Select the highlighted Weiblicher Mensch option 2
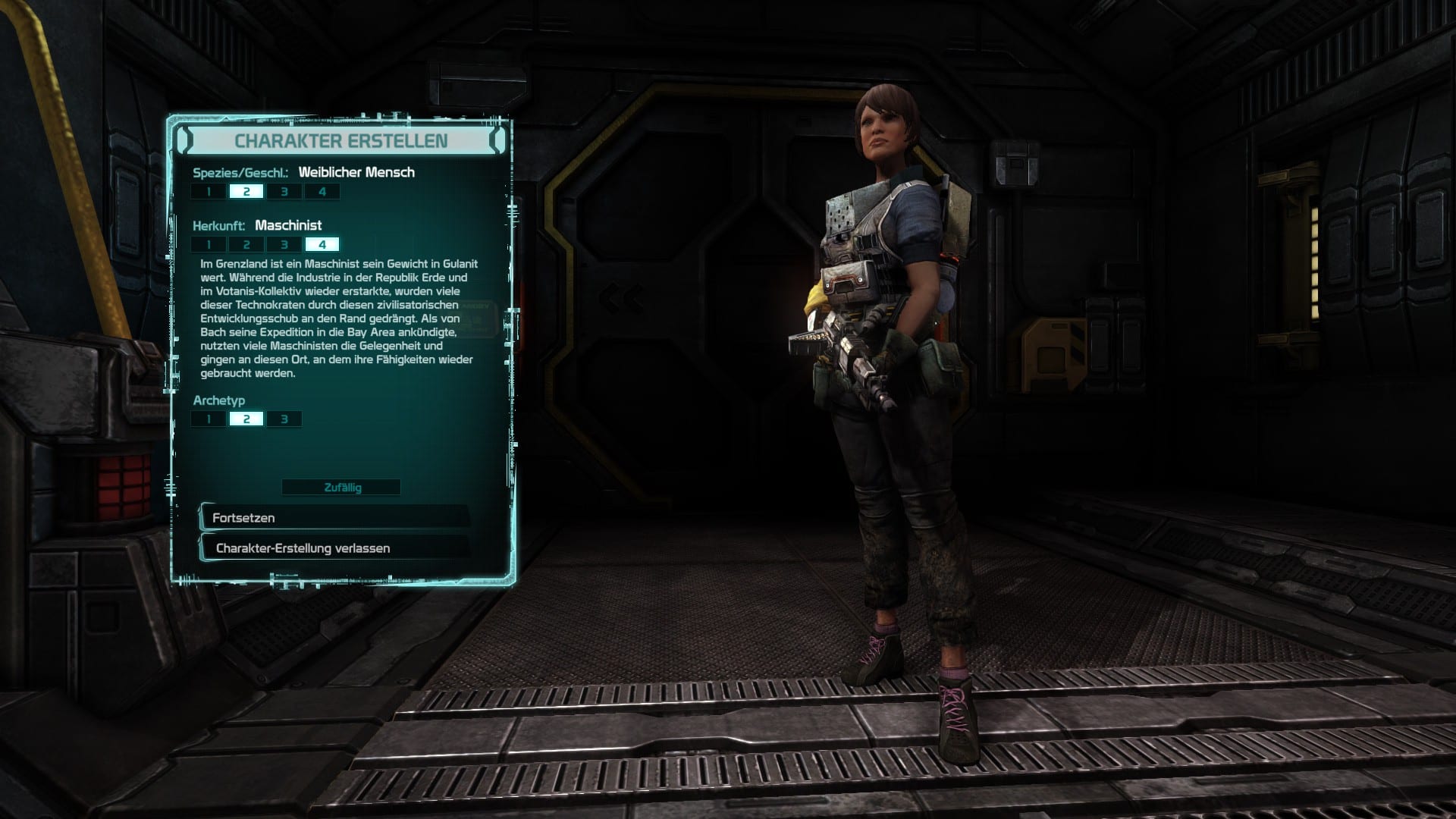 coord(246,192)
